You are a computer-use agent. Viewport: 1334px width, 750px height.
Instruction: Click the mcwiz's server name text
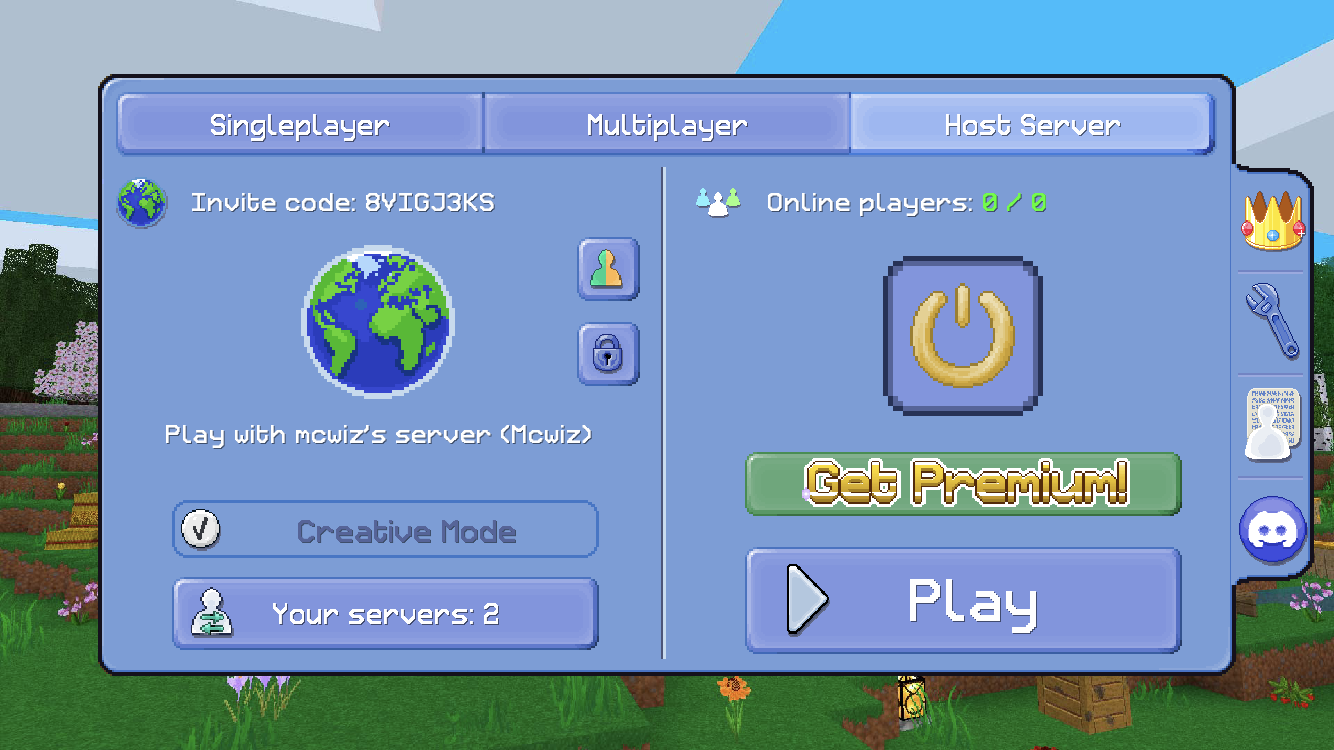click(x=376, y=435)
